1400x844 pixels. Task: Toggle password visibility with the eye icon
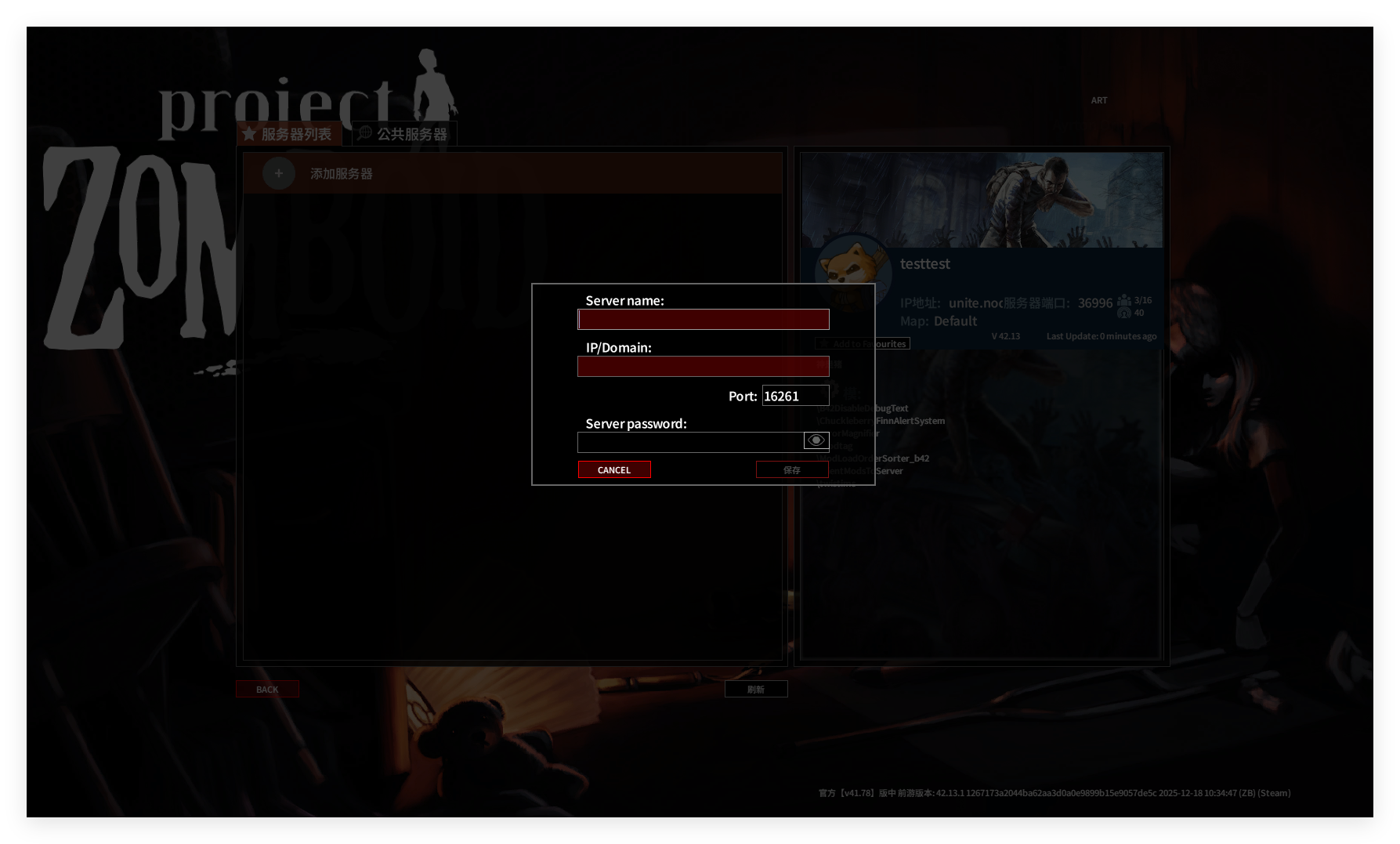[x=816, y=440]
